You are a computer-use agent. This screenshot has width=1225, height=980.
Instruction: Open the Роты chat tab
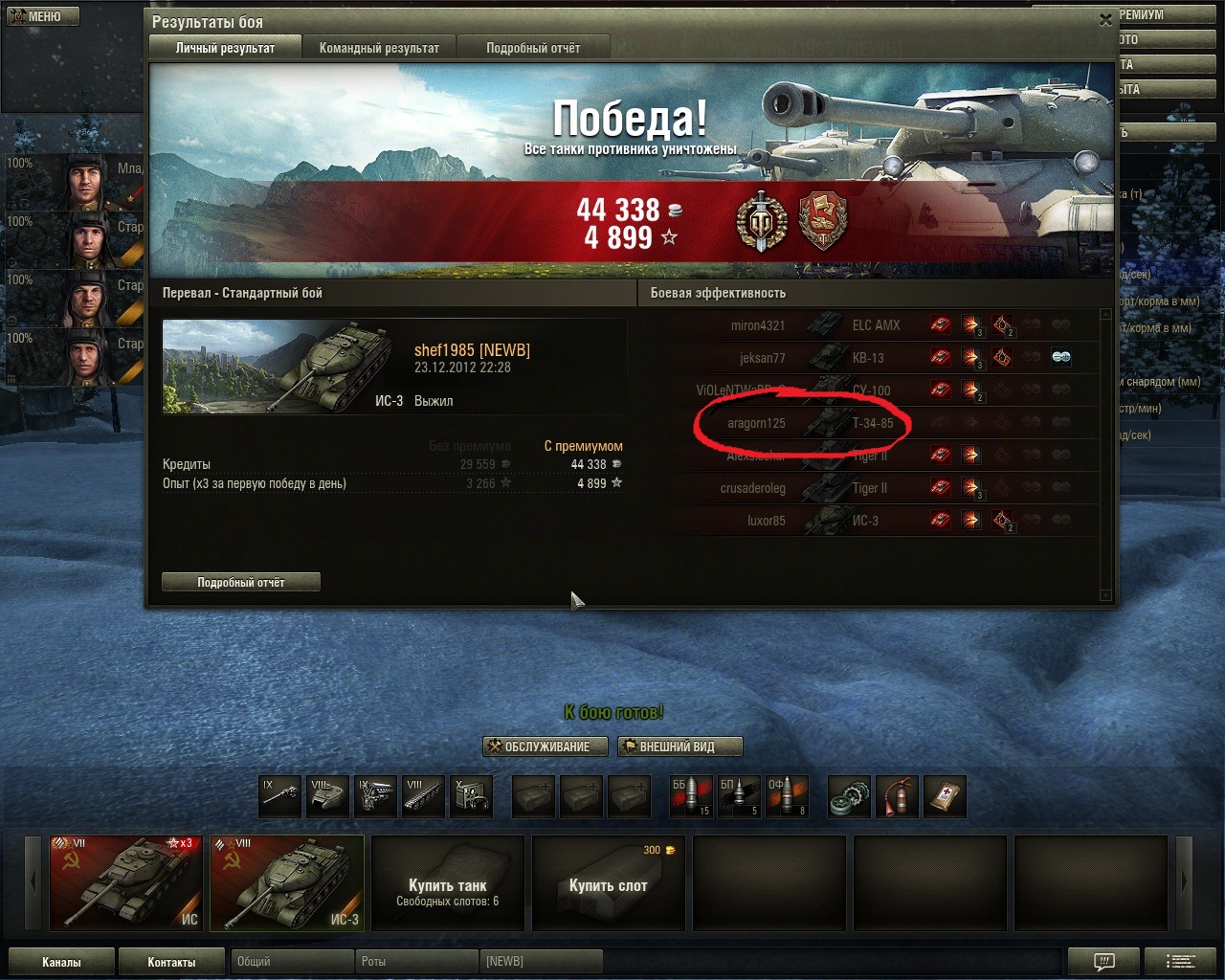pos(415,961)
